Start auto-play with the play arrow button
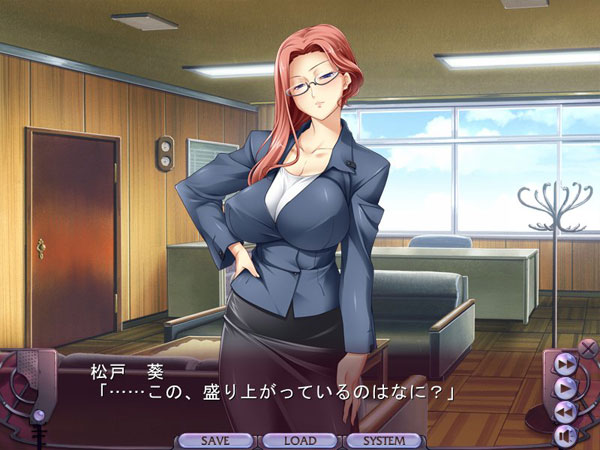 [565, 386]
